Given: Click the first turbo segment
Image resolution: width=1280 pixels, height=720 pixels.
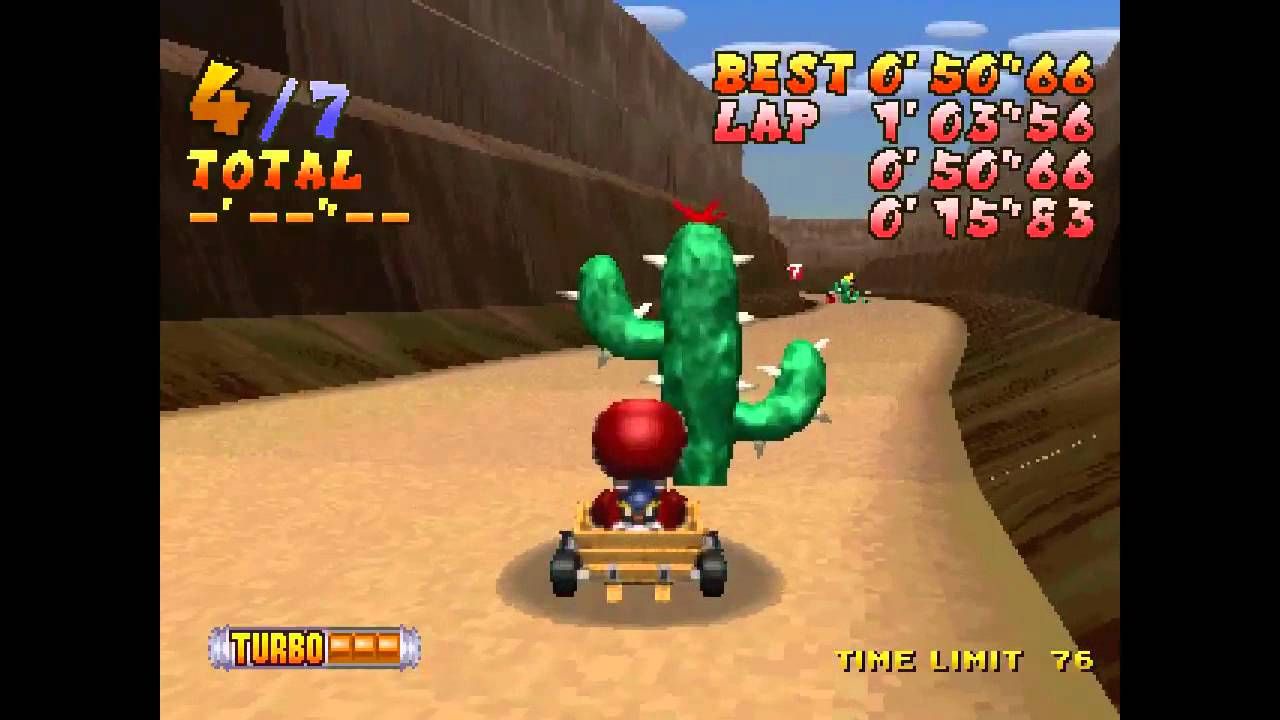Looking at the screenshot, I should [x=338, y=648].
